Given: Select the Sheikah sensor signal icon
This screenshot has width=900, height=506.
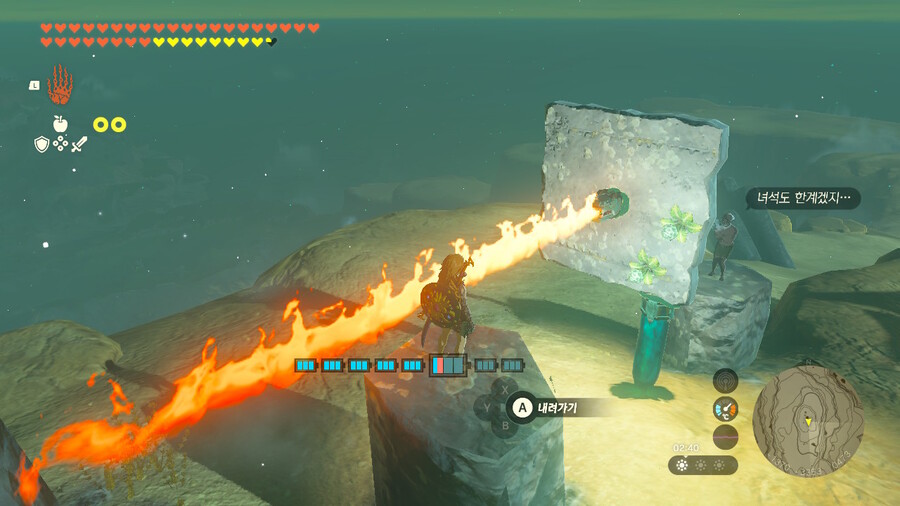Looking at the screenshot, I should (x=725, y=380).
